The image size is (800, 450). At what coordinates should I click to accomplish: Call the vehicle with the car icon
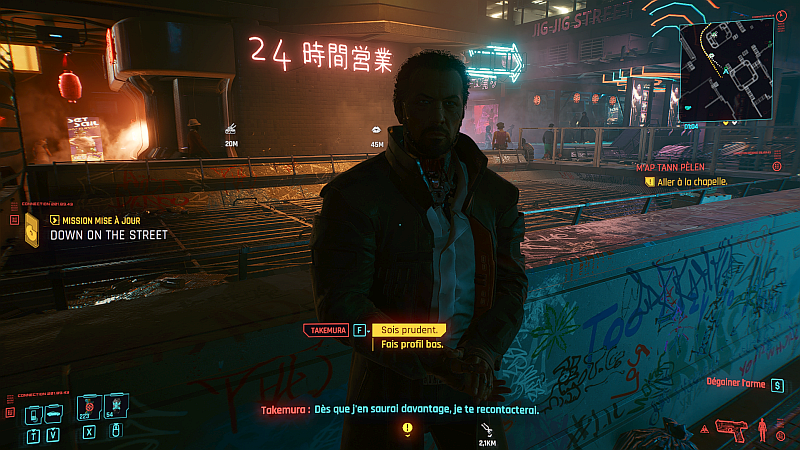click(53, 415)
